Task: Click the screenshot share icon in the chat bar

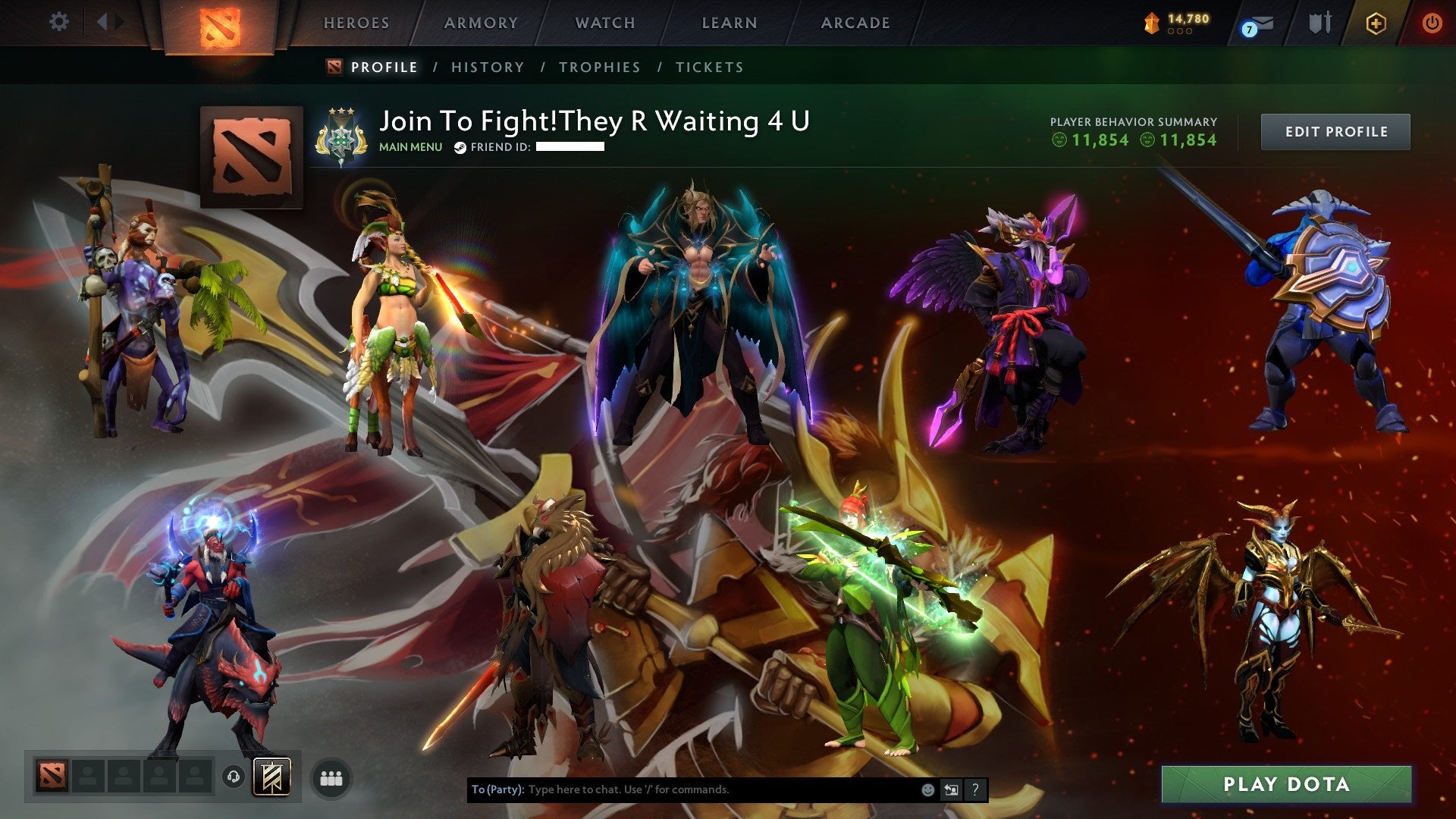Action: 951,789
